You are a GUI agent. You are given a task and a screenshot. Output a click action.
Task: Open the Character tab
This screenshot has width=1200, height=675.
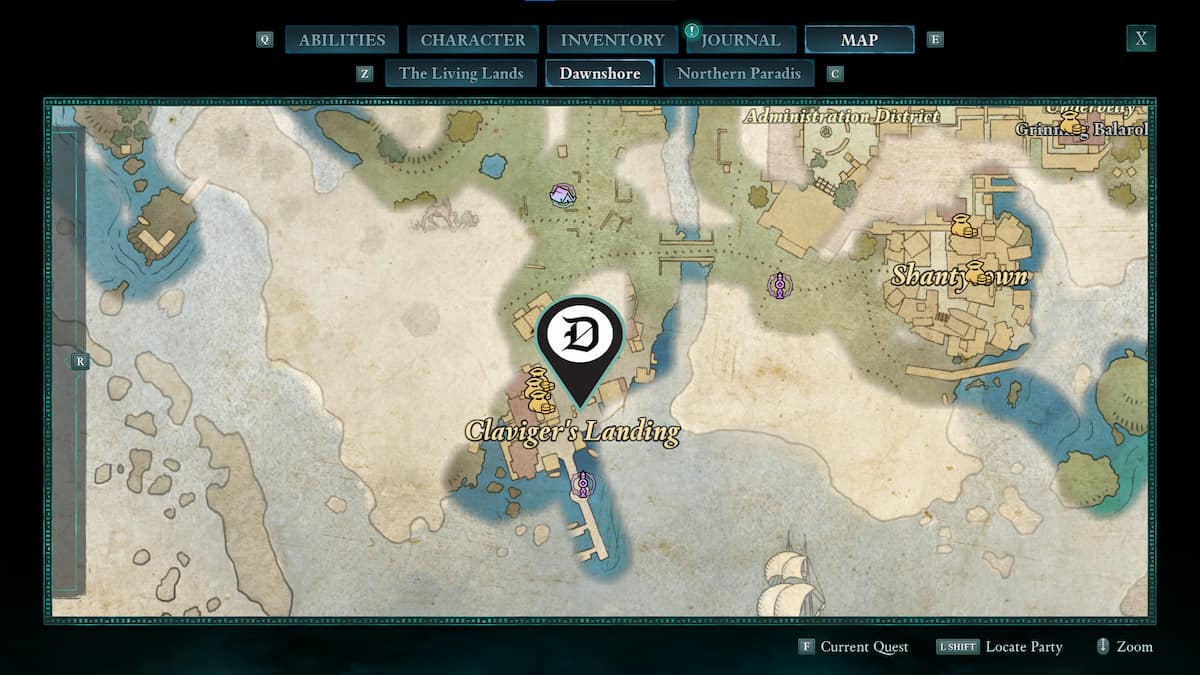point(473,40)
